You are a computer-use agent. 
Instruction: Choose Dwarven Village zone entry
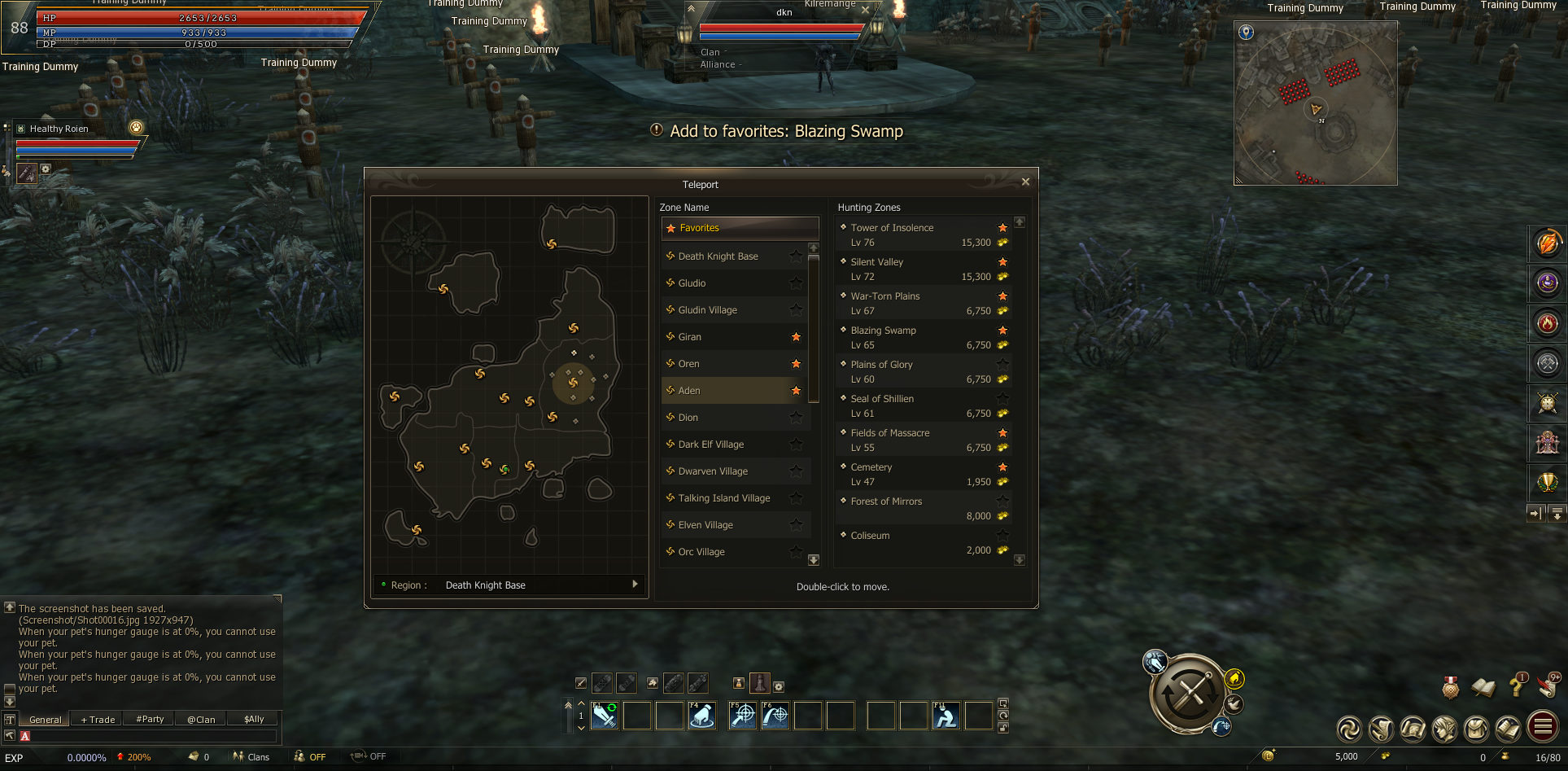tap(713, 471)
